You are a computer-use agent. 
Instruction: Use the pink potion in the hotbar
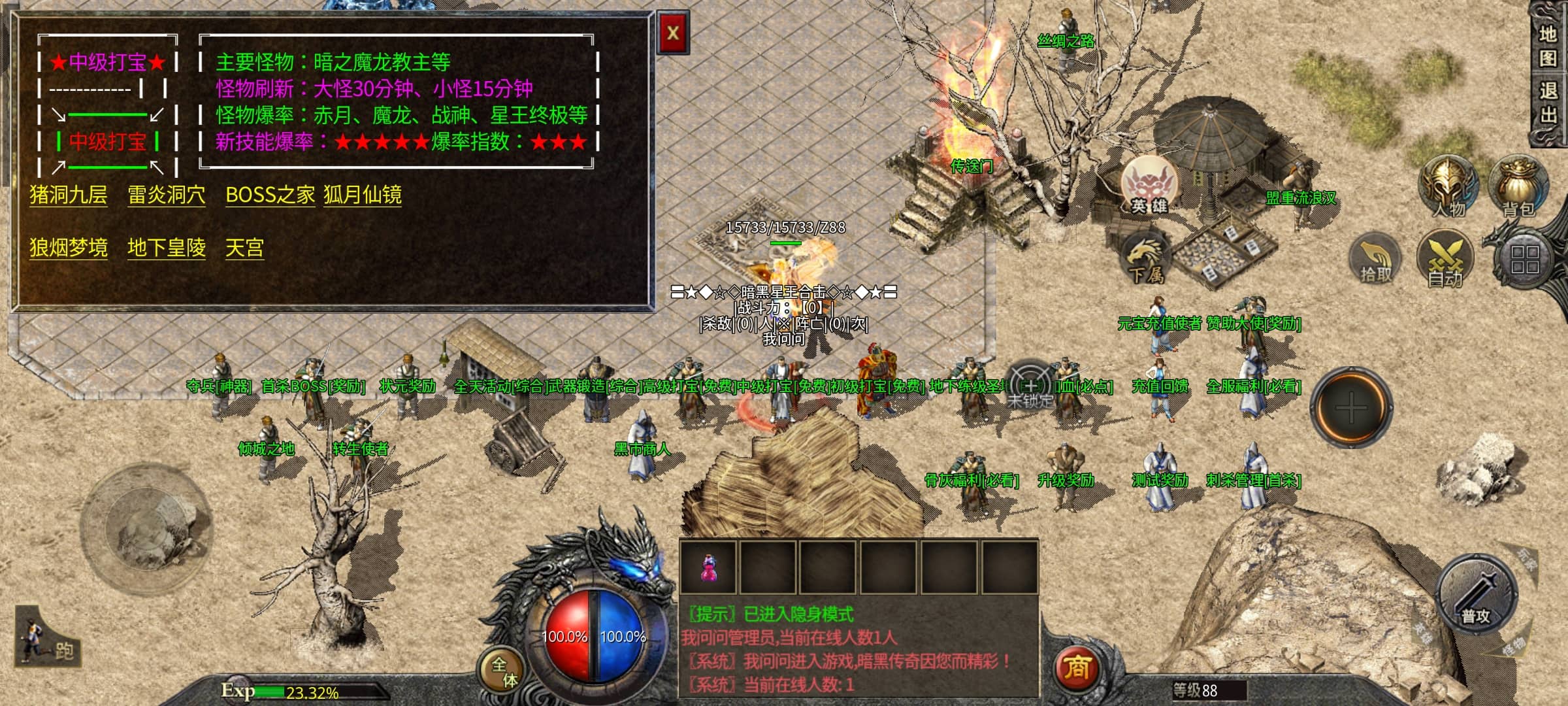tap(708, 567)
